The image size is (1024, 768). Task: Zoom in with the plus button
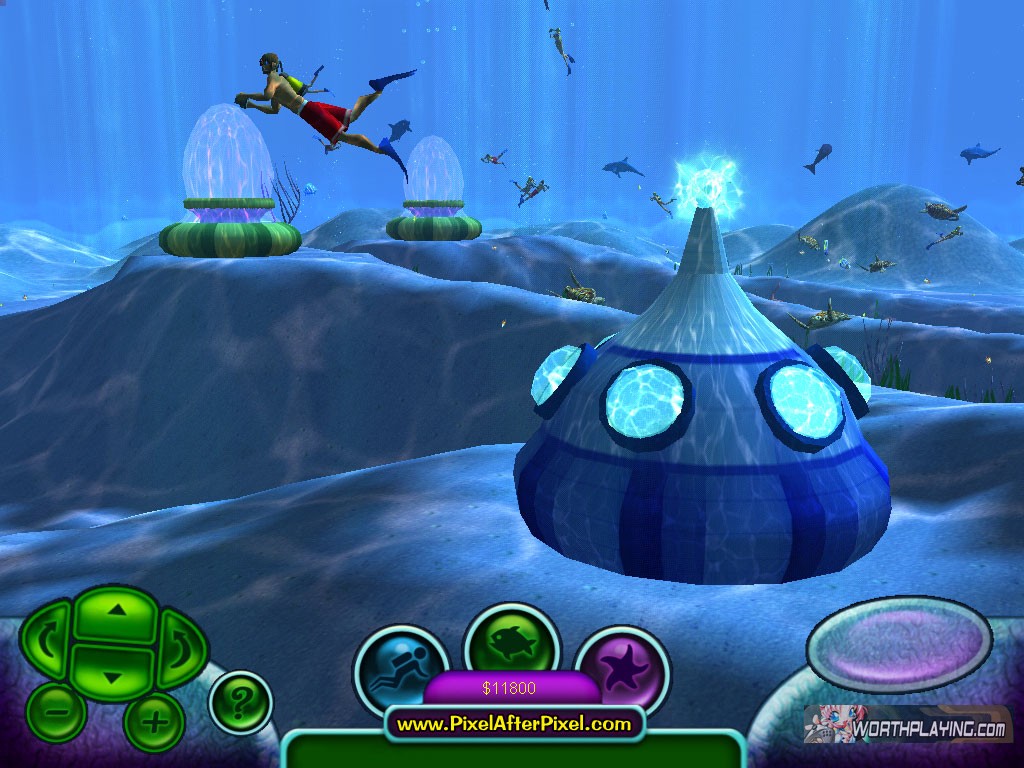(x=153, y=720)
